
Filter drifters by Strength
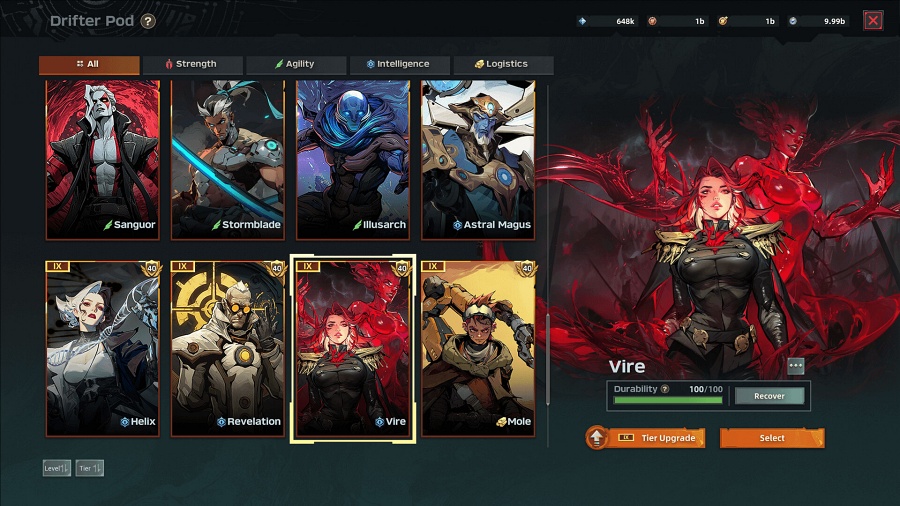(192, 64)
